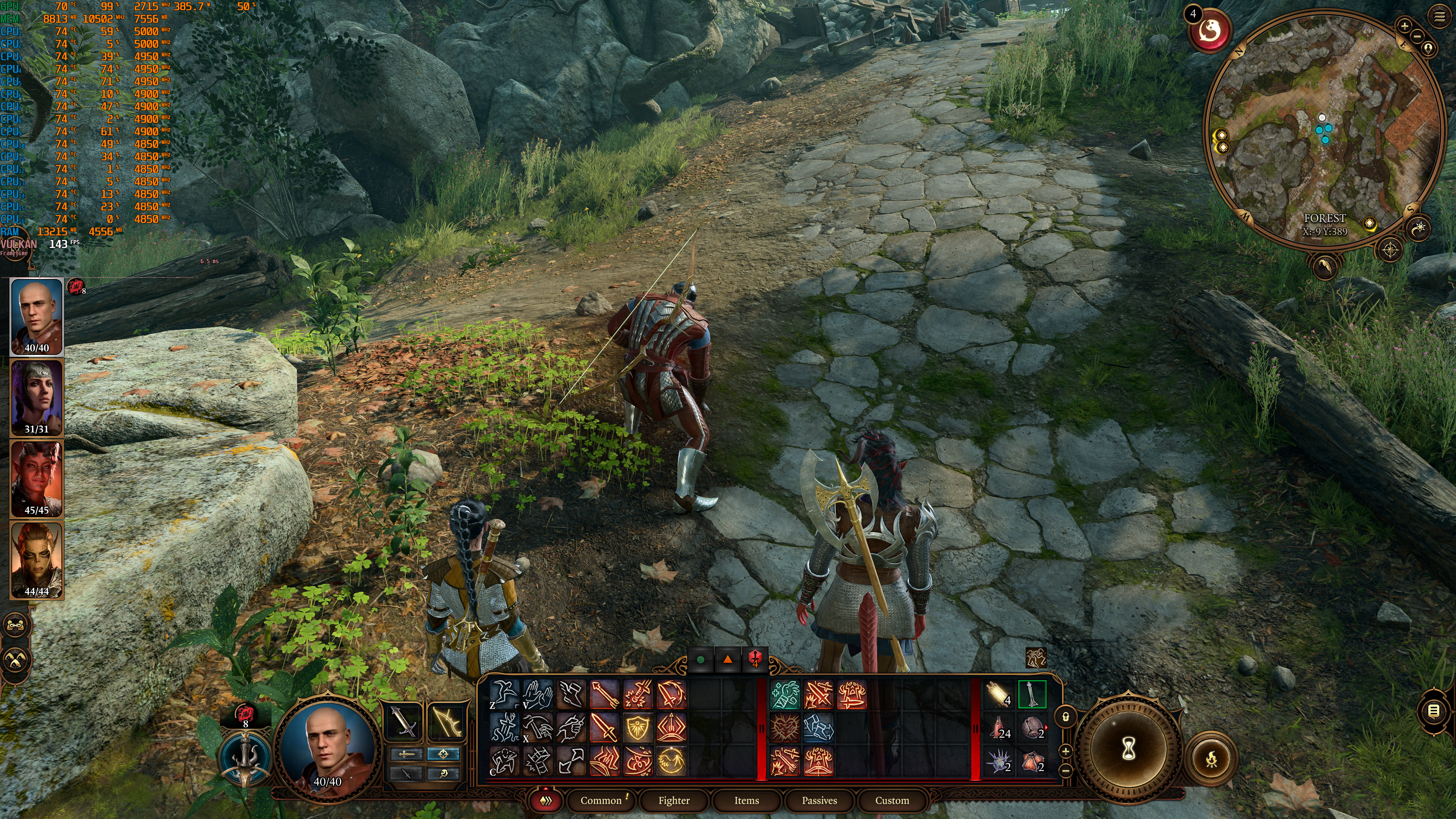This screenshot has width=1456, height=819.
Task: Open the campfire rest menu
Action: (1211, 759)
